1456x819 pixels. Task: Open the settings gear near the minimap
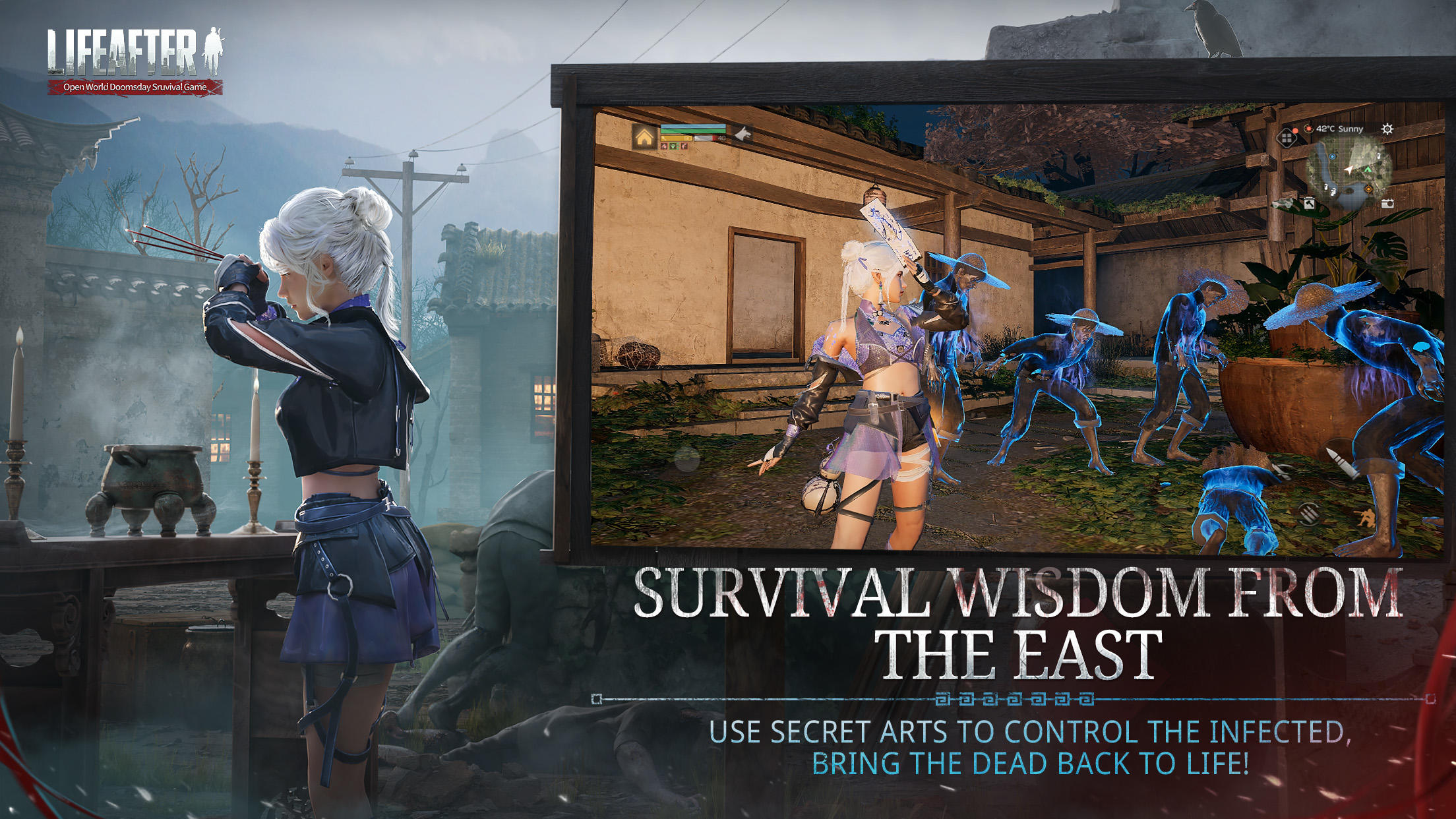pyautogui.click(x=1387, y=129)
